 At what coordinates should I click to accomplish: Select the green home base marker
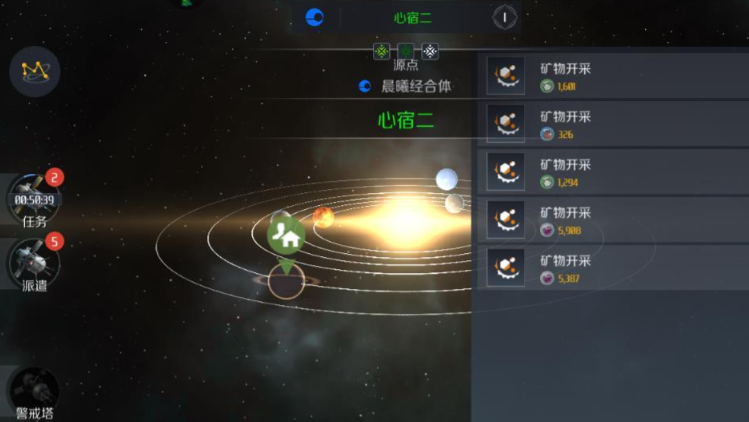coord(287,237)
